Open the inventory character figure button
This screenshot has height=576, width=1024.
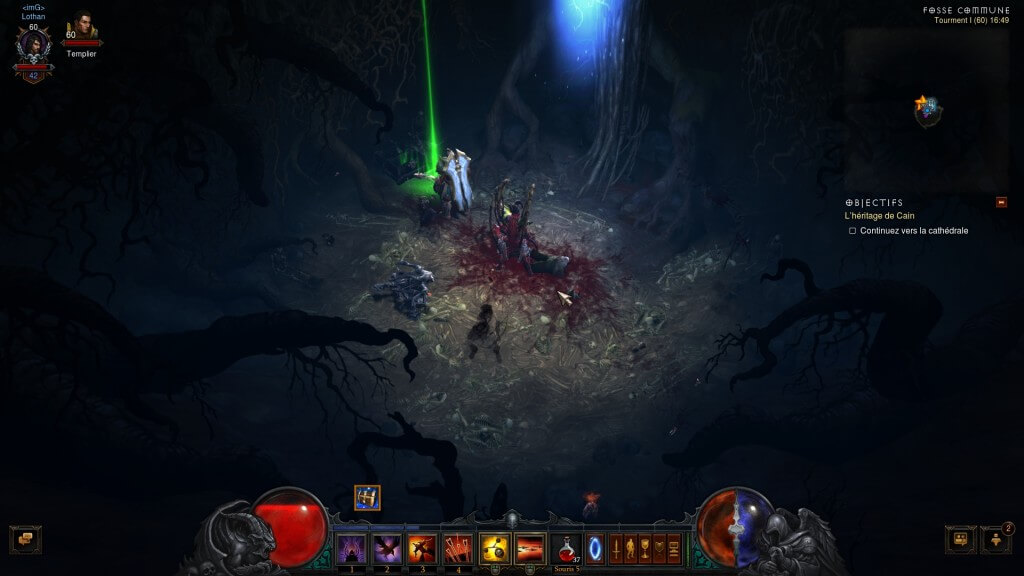coord(630,549)
